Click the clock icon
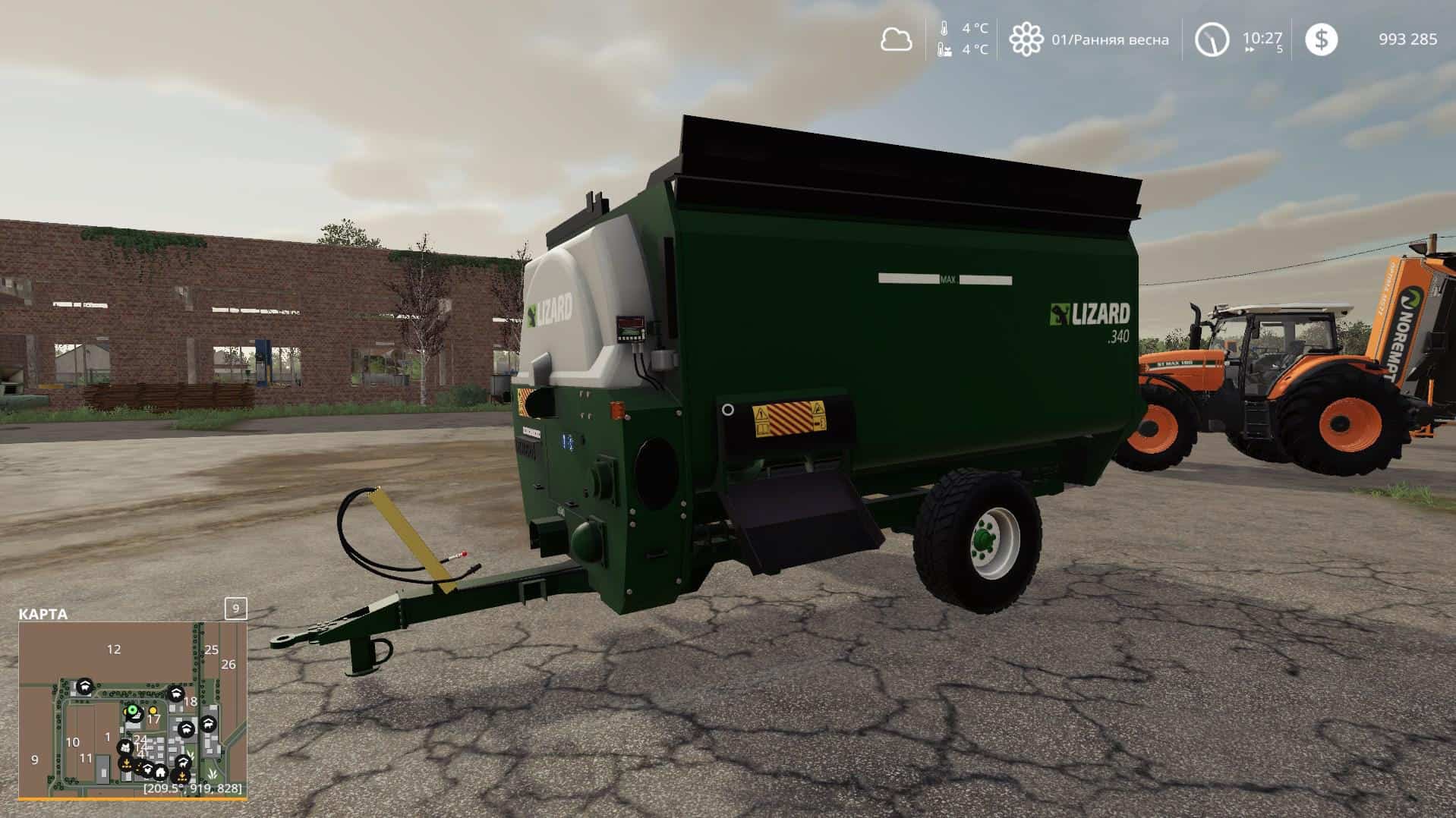 click(x=1211, y=39)
